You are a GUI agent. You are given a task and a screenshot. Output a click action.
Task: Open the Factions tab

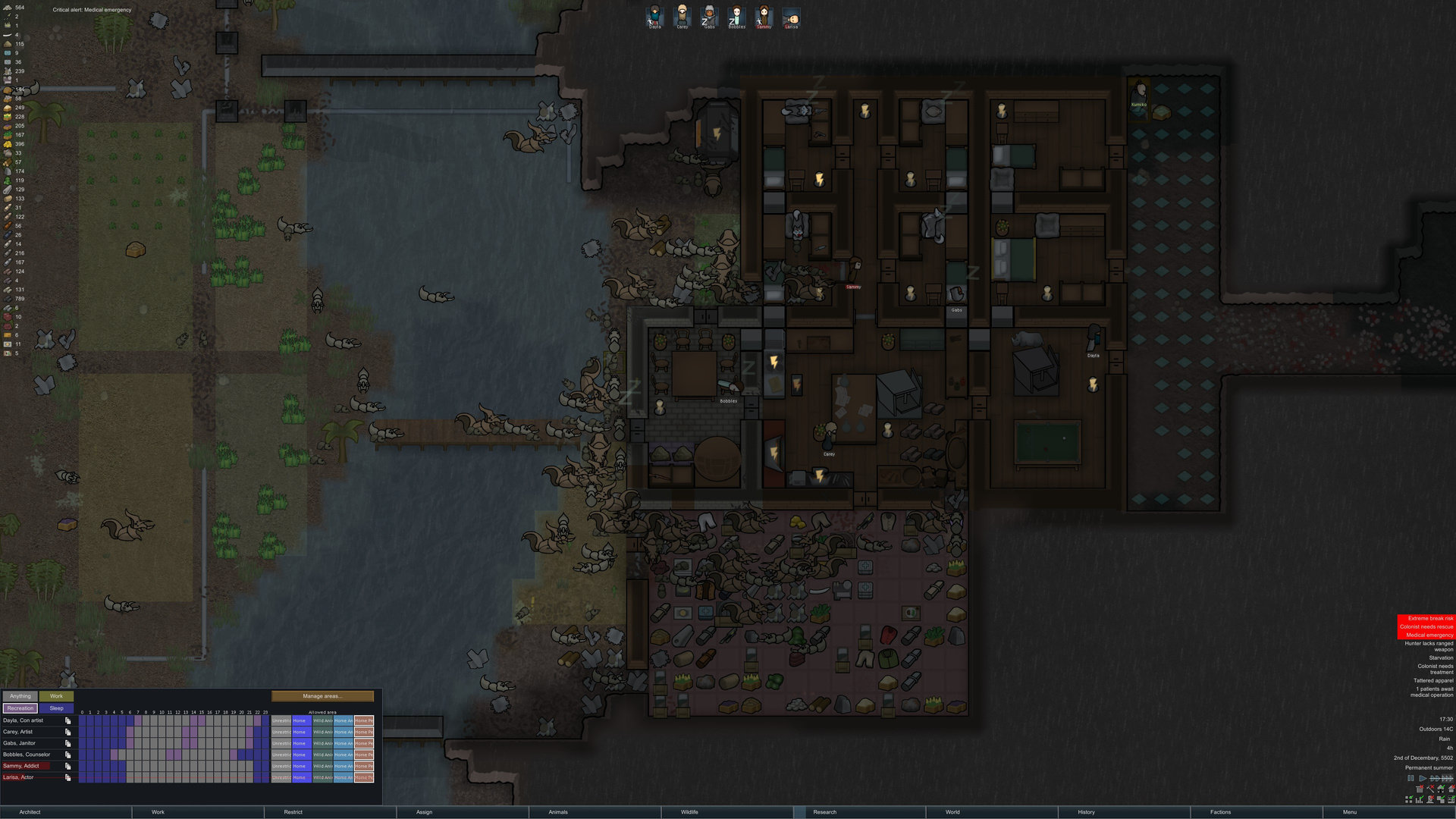pos(1220,812)
